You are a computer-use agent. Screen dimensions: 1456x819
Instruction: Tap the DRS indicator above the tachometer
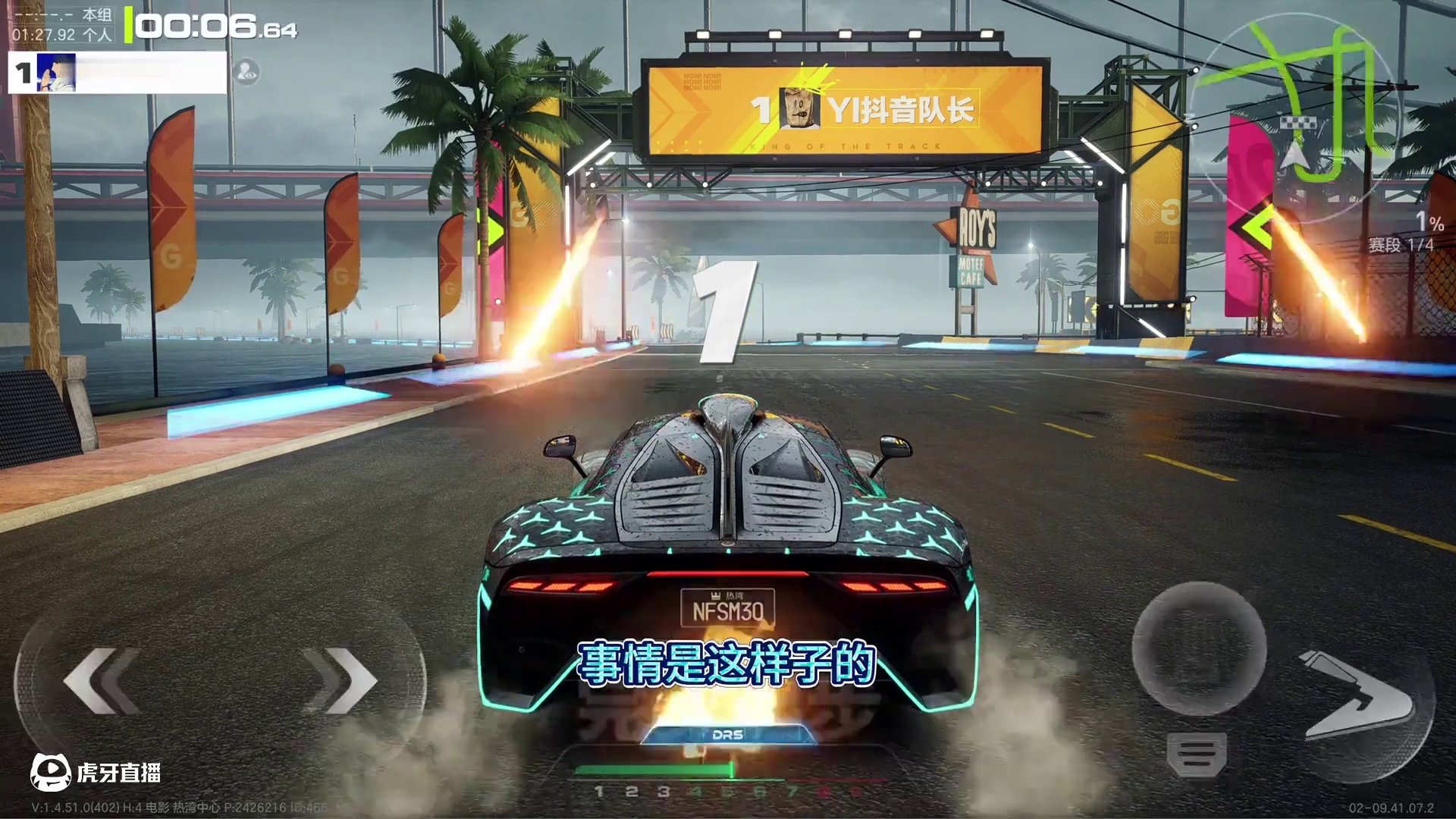click(727, 734)
